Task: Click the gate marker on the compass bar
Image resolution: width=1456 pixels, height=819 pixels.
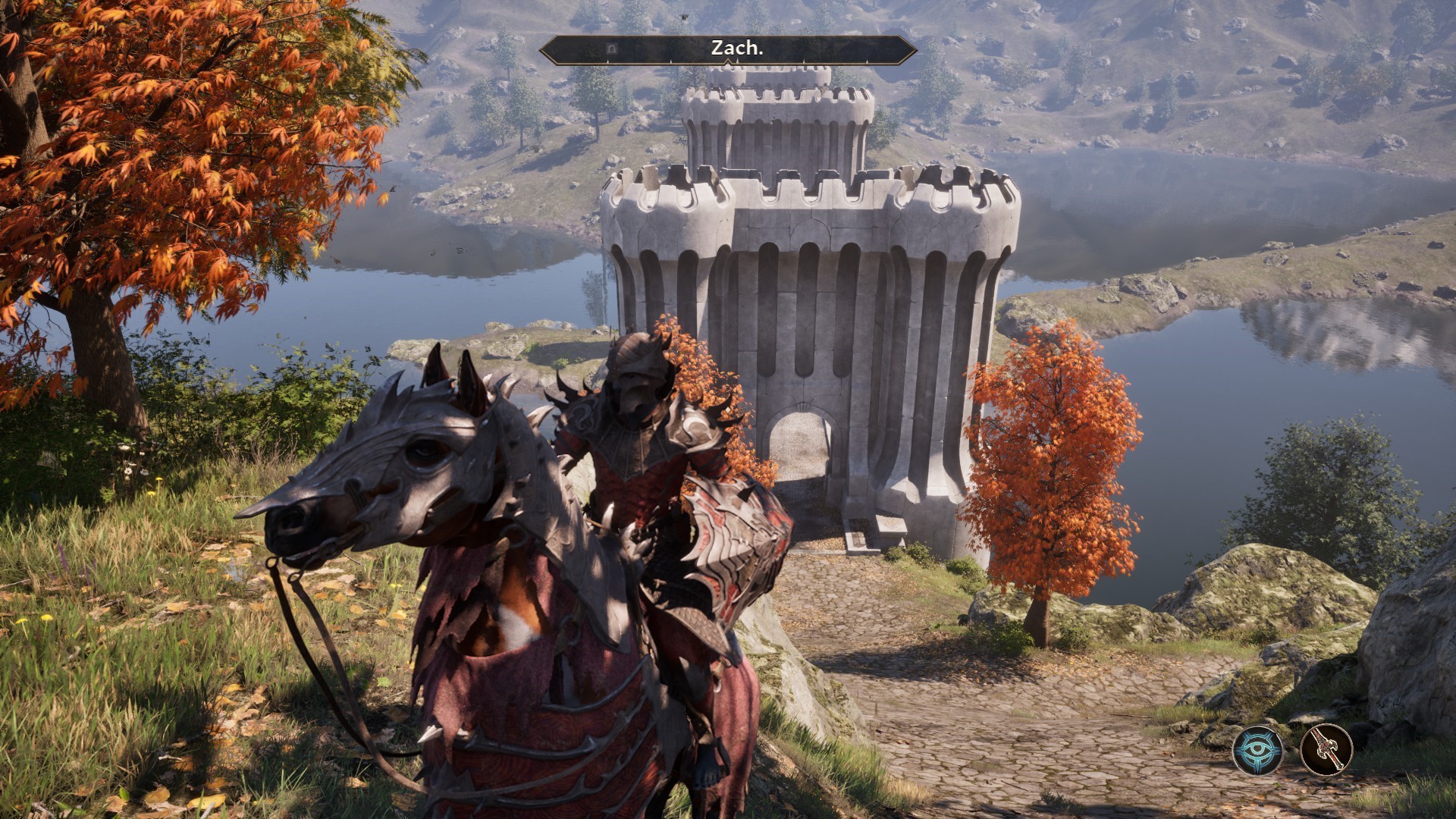Action: [x=612, y=49]
